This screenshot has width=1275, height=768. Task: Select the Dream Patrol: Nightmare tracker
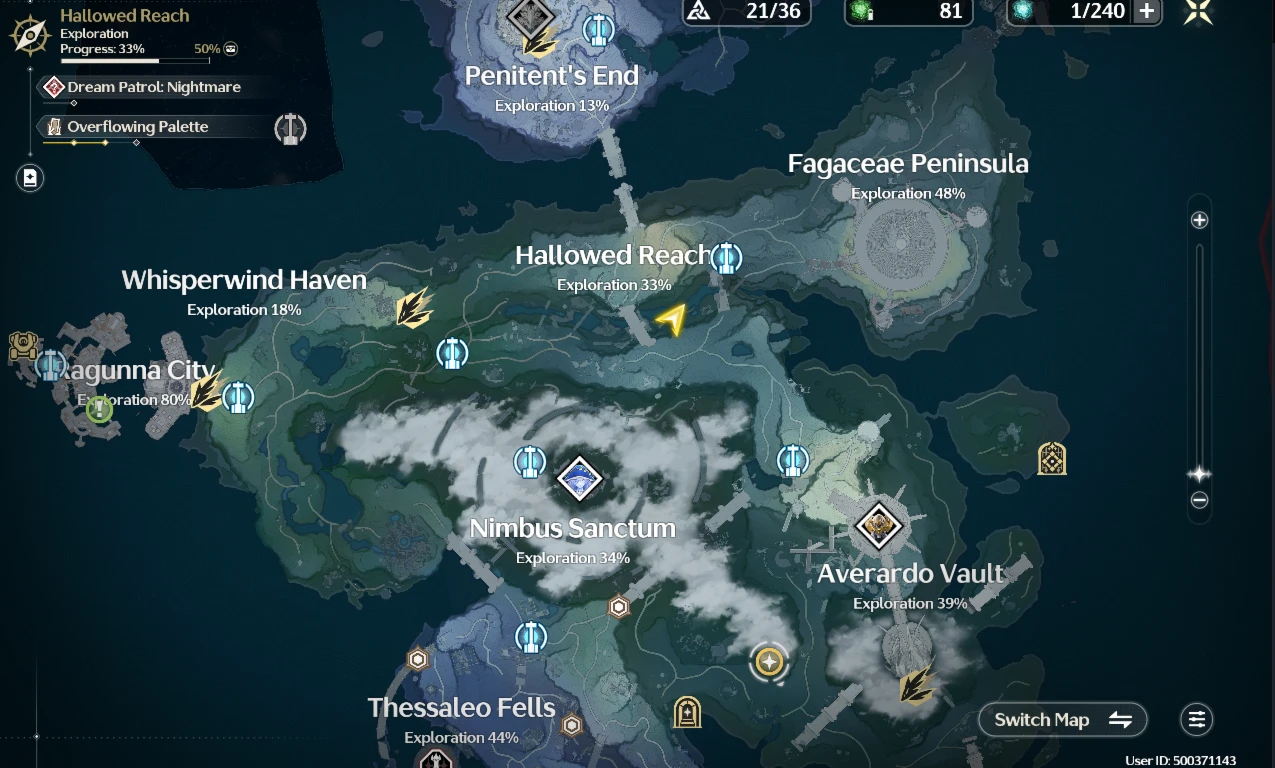point(153,87)
